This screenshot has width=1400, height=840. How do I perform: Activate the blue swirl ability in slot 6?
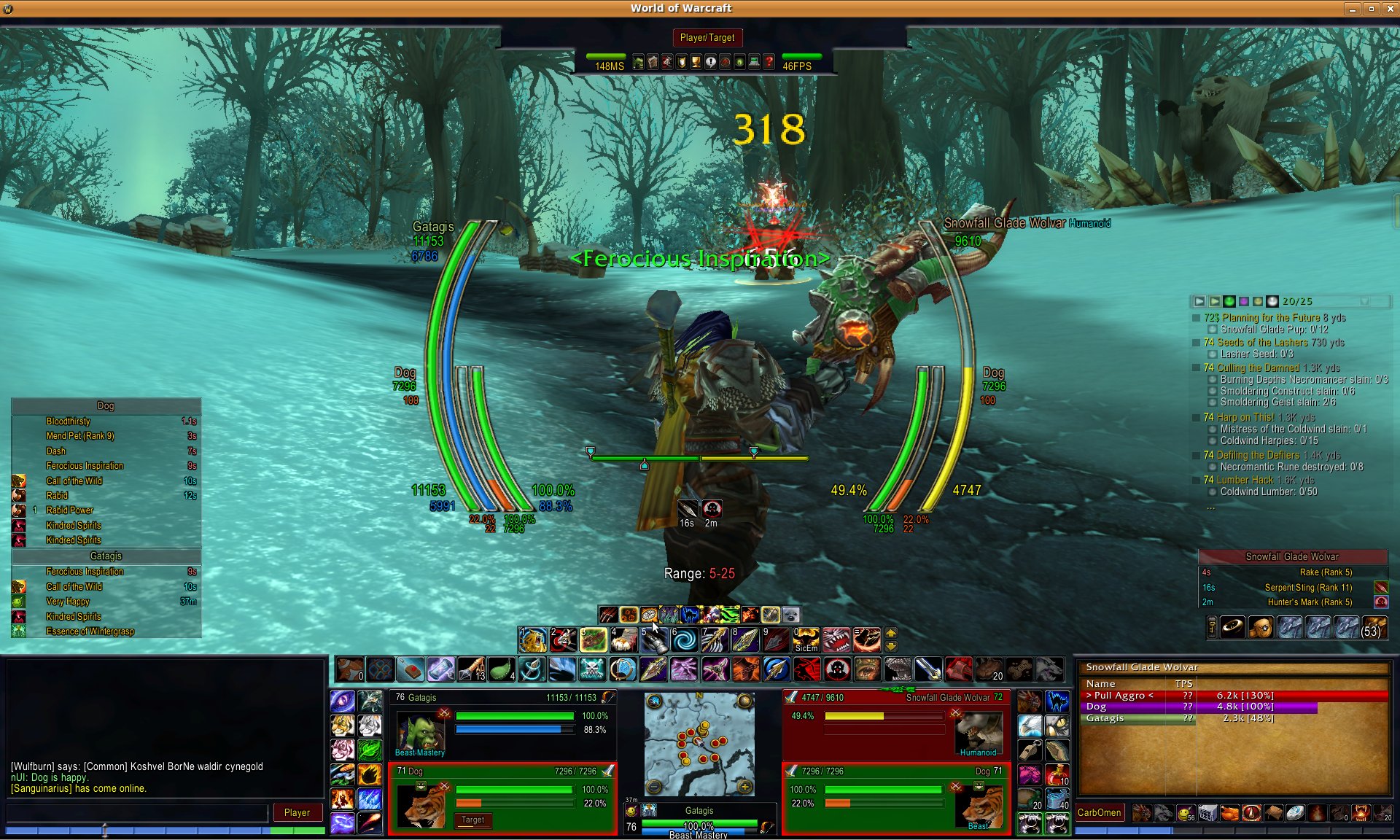[x=684, y=639]
